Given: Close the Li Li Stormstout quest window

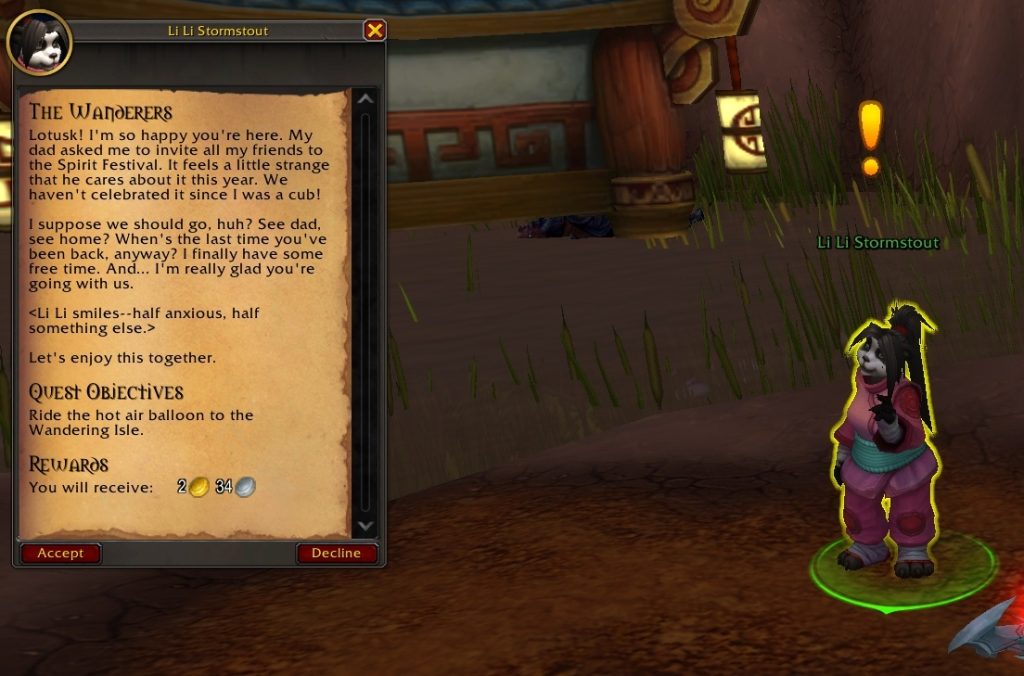Looking at the screenshot, I should click(x=375, y=30).
